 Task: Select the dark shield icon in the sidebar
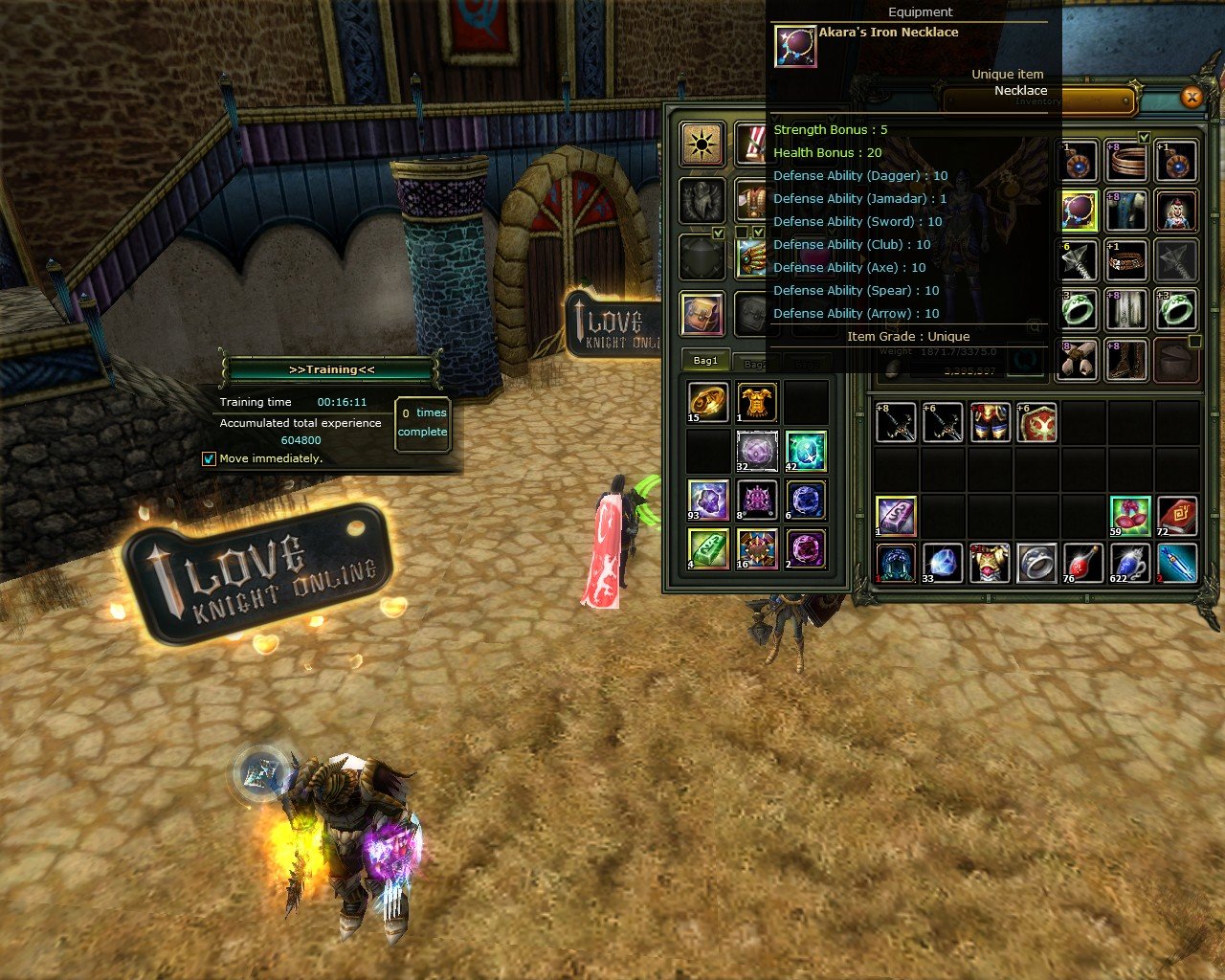coord(702,256)
